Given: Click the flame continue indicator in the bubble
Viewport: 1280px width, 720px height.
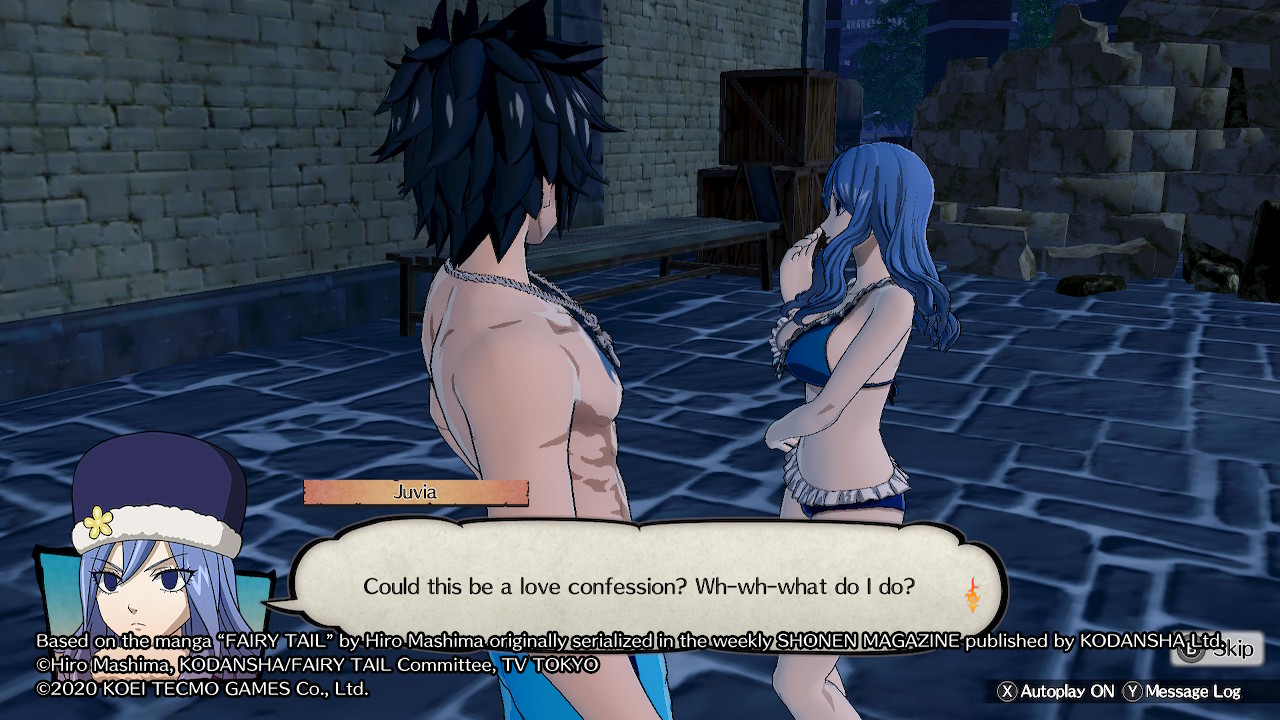Looking at the screenshot, I should (x=972, y=594).
